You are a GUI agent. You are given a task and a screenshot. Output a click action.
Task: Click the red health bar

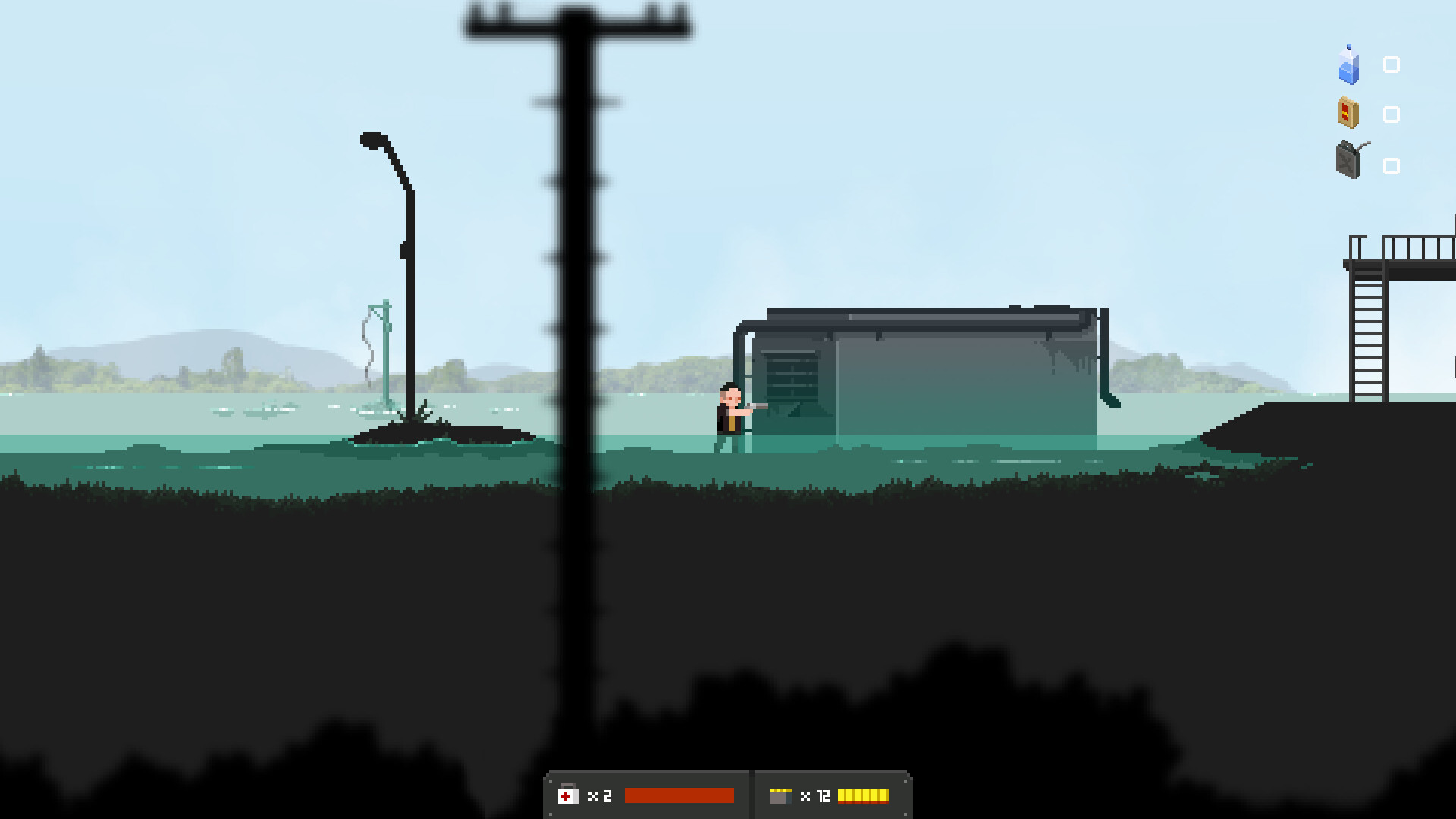(679, 795)
